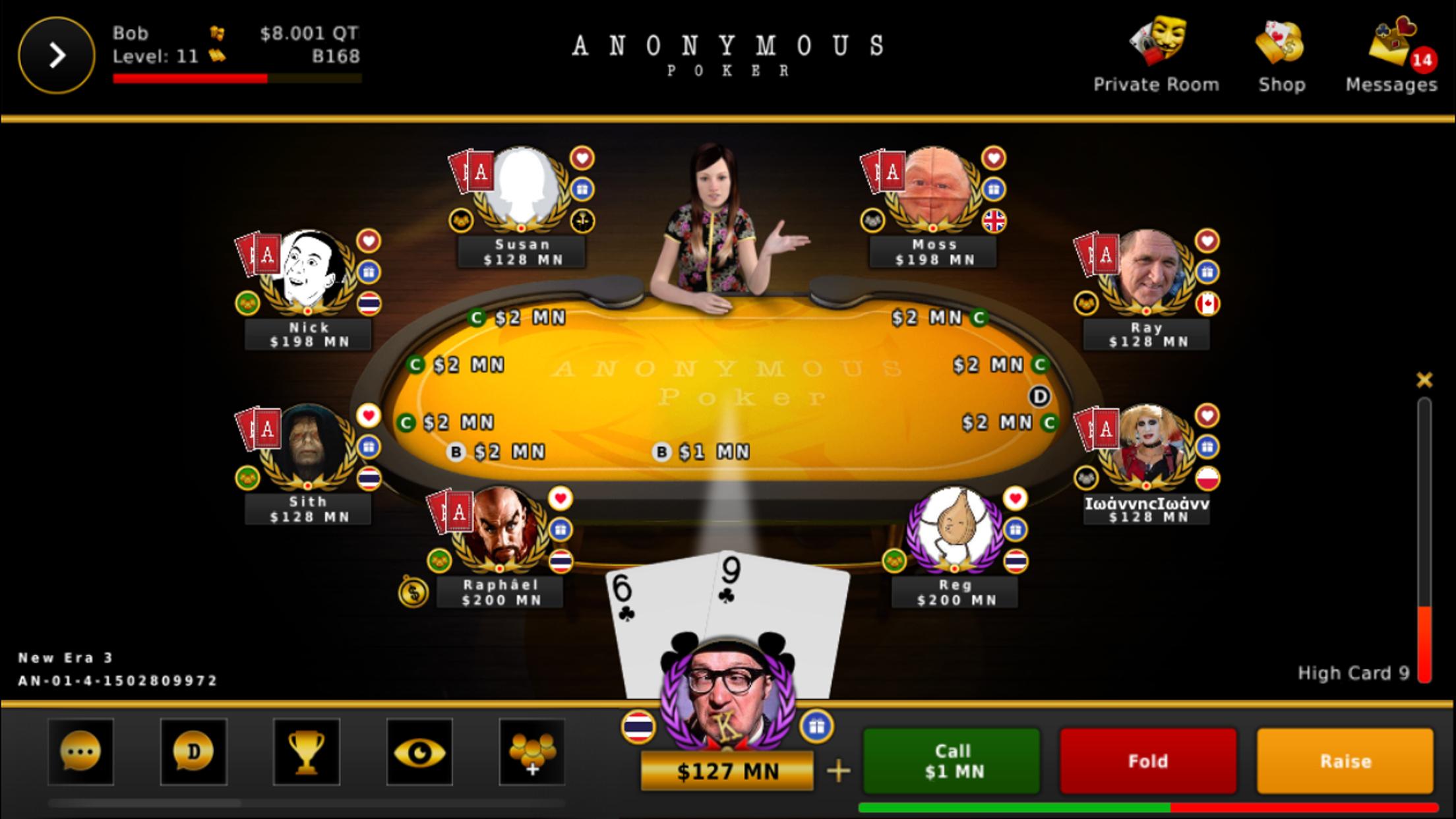Open the Private Room icon
1456x819 pixels.
click(1156, 44)
